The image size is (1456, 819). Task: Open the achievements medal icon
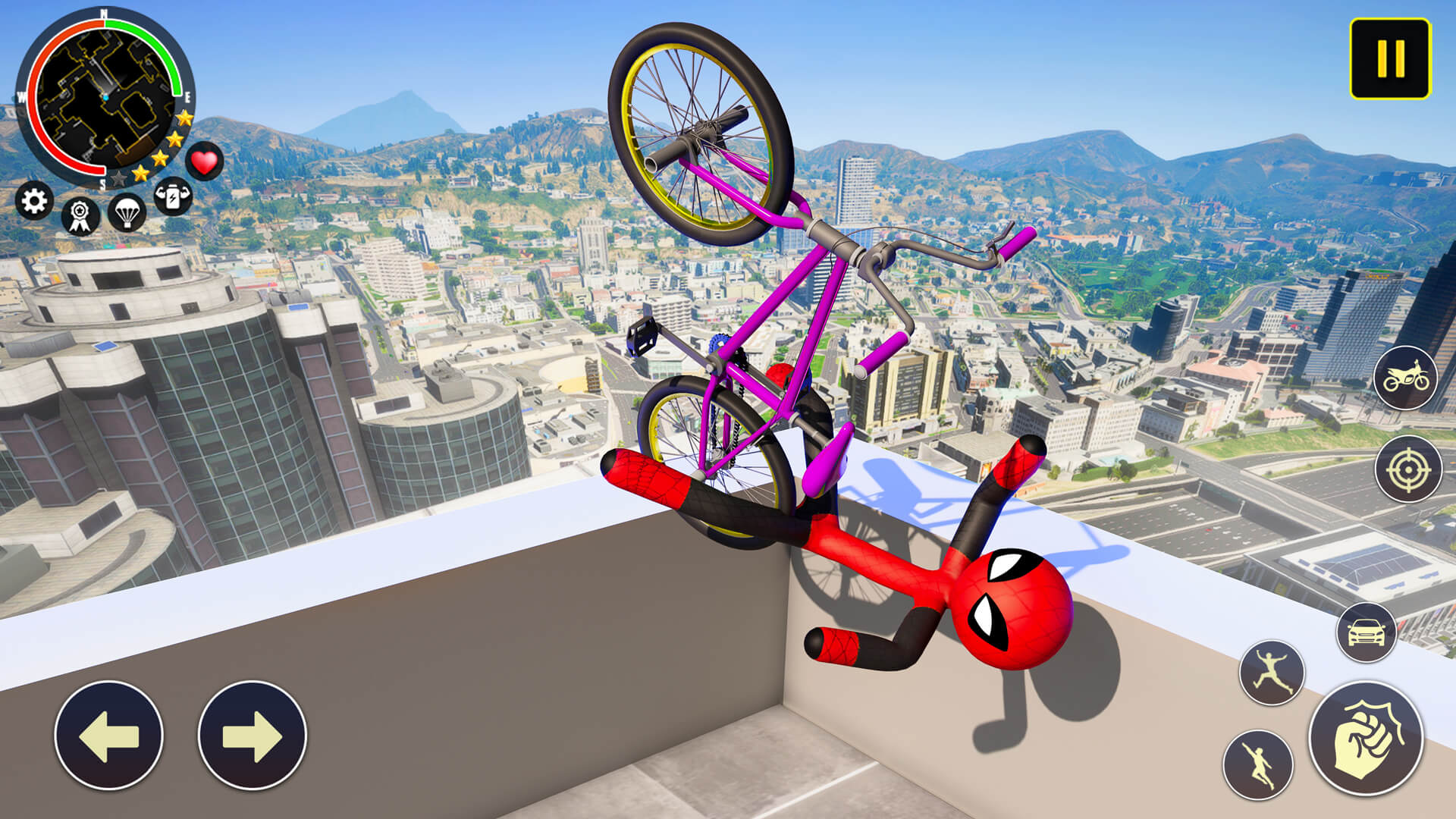click(x=80, y=213)
